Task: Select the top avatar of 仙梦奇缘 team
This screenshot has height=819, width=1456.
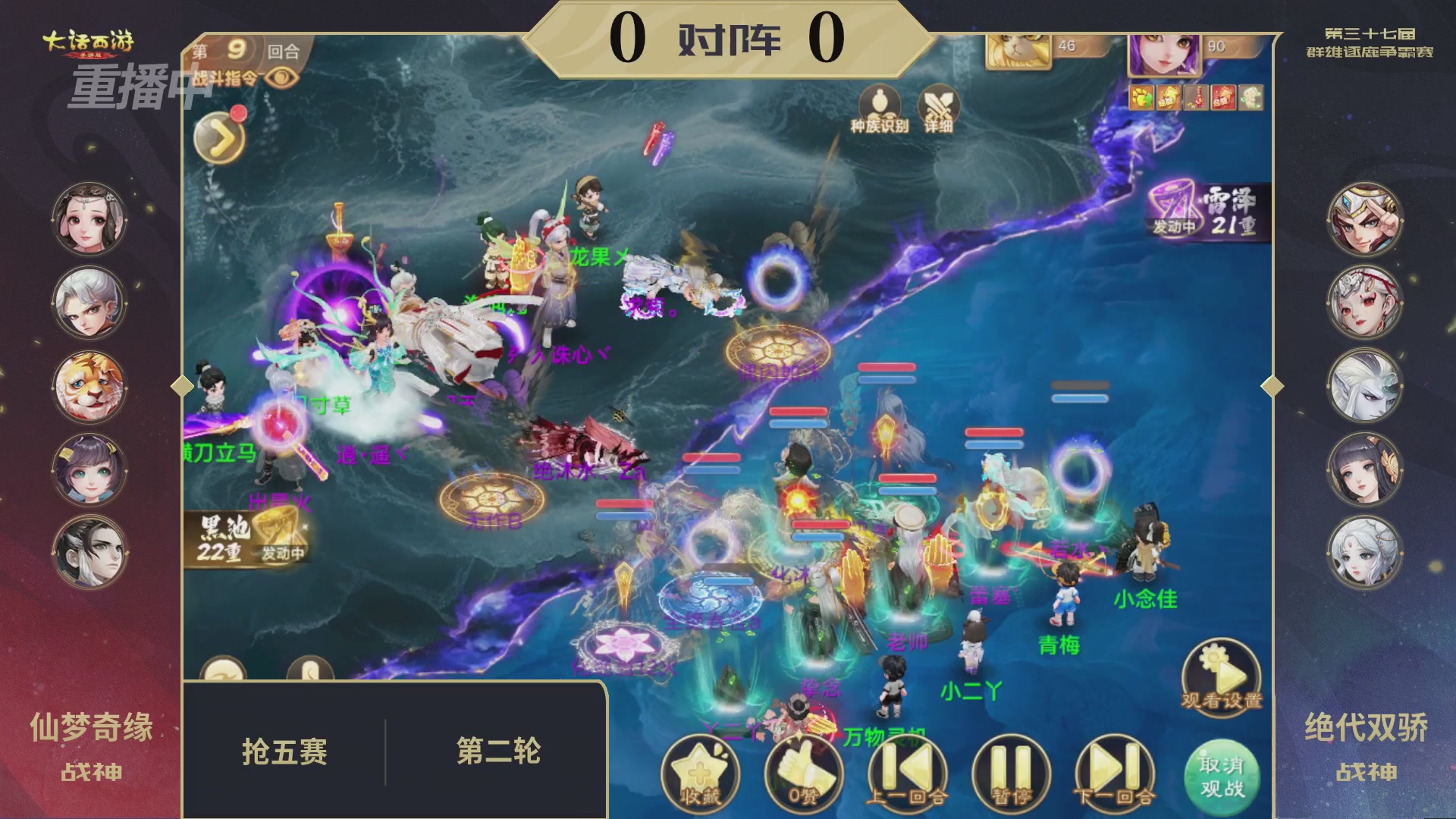Action: tap(89, 218)
